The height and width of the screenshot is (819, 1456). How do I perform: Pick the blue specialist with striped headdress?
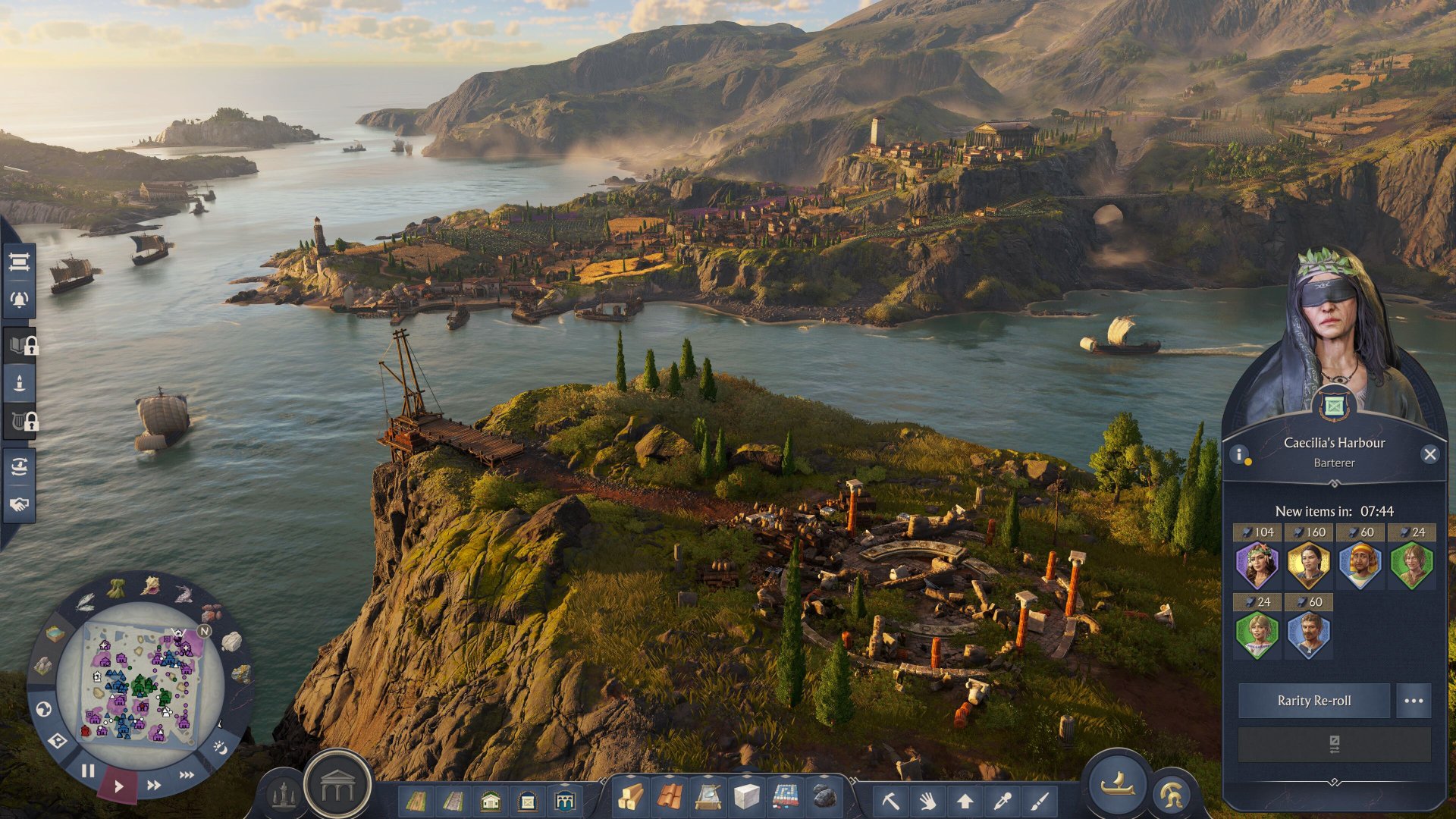pos(1360,566)
